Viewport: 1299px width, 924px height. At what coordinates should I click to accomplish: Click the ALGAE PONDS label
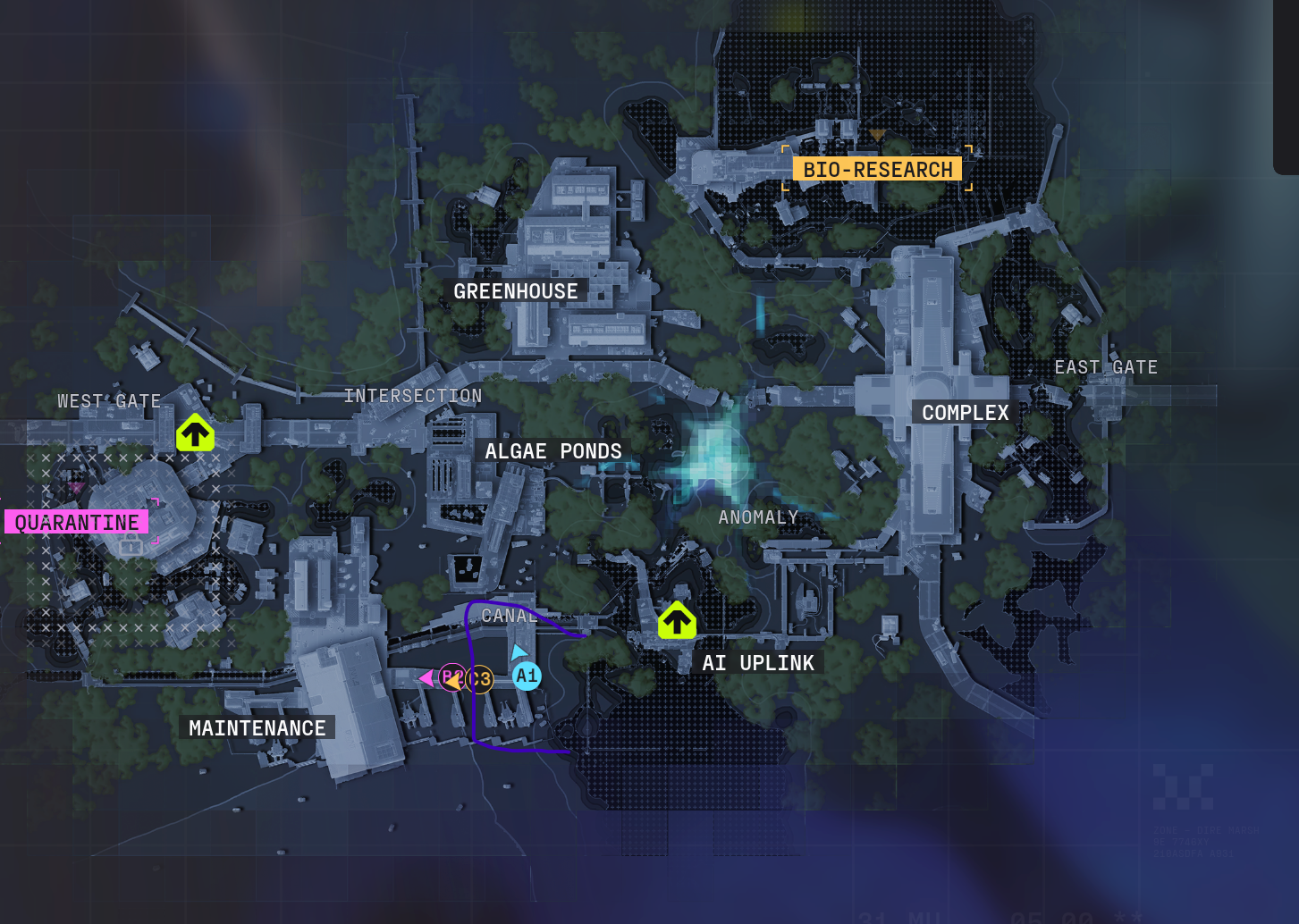[x=552, y=451]
